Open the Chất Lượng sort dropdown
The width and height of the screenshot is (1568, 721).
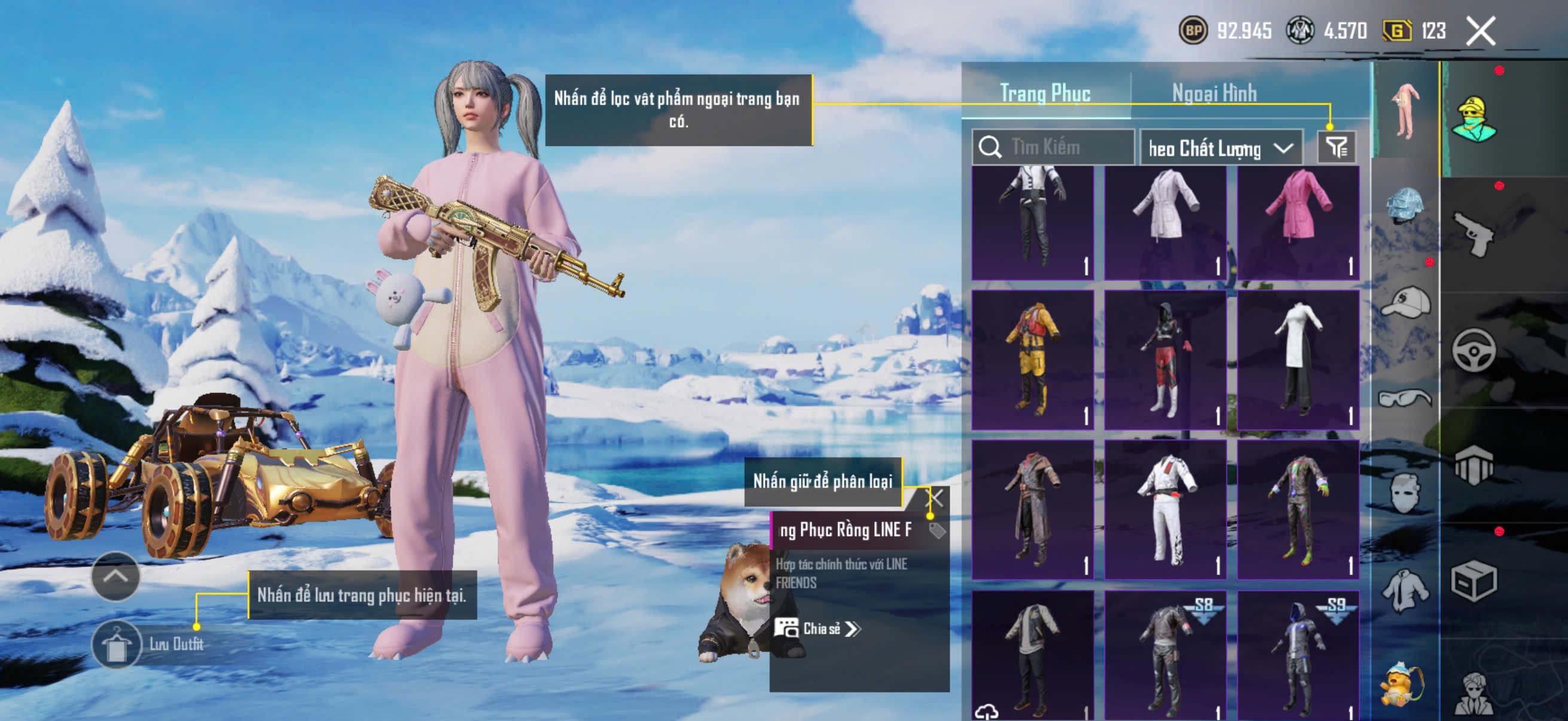point(1220,148)
